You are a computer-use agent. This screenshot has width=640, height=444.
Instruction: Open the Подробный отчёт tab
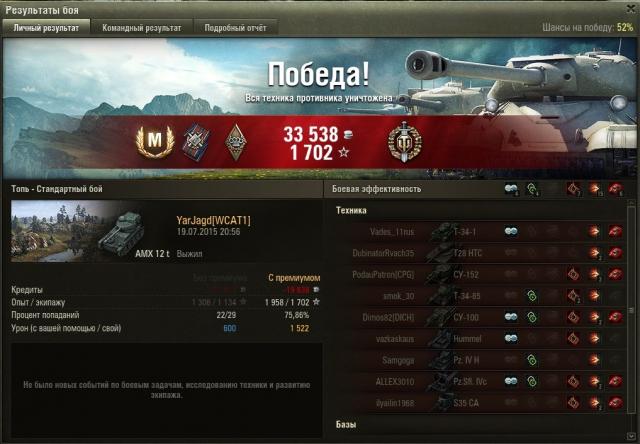click(235, 28)
